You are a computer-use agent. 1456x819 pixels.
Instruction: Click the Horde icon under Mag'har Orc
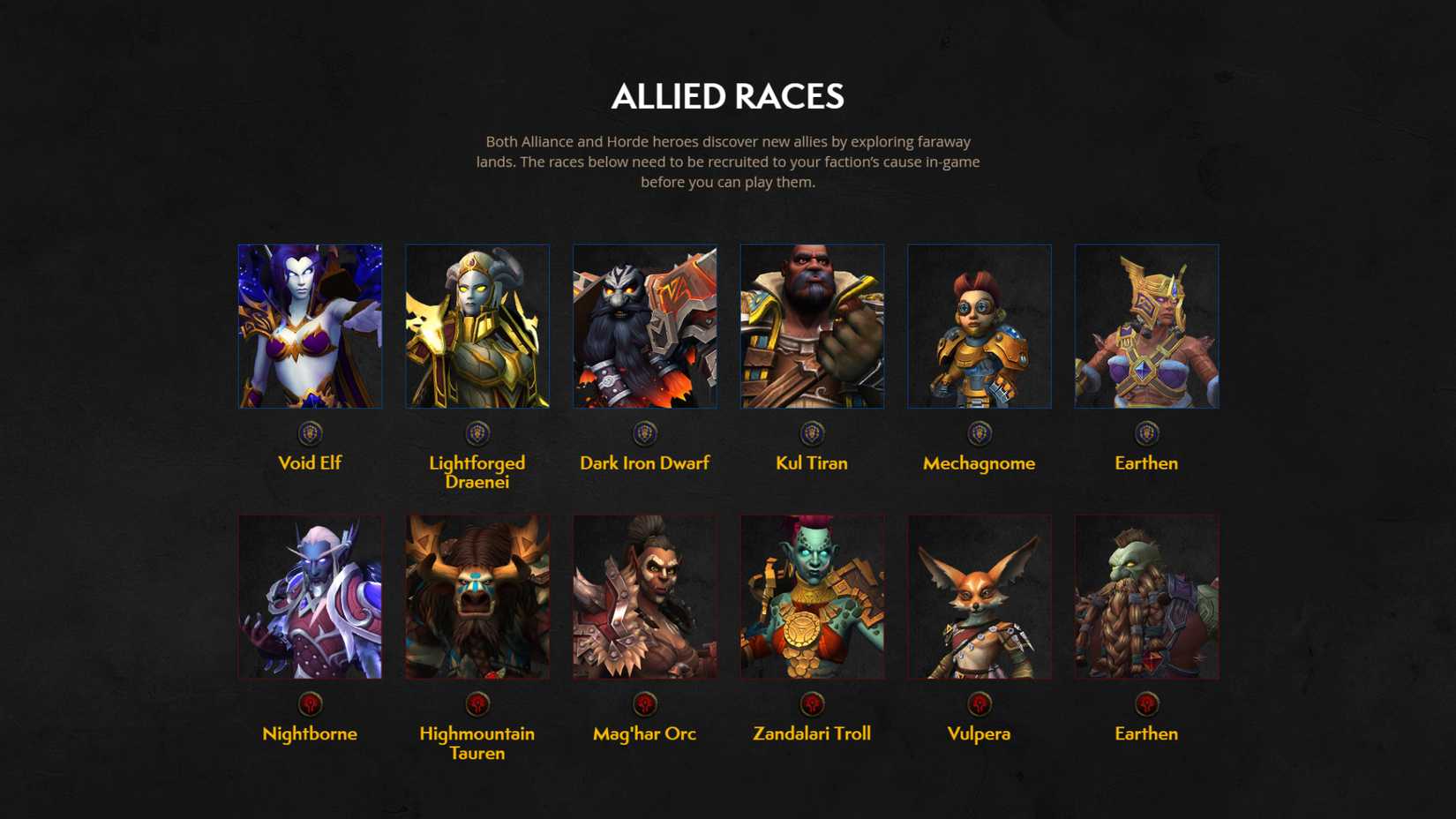tap(644, 703)
